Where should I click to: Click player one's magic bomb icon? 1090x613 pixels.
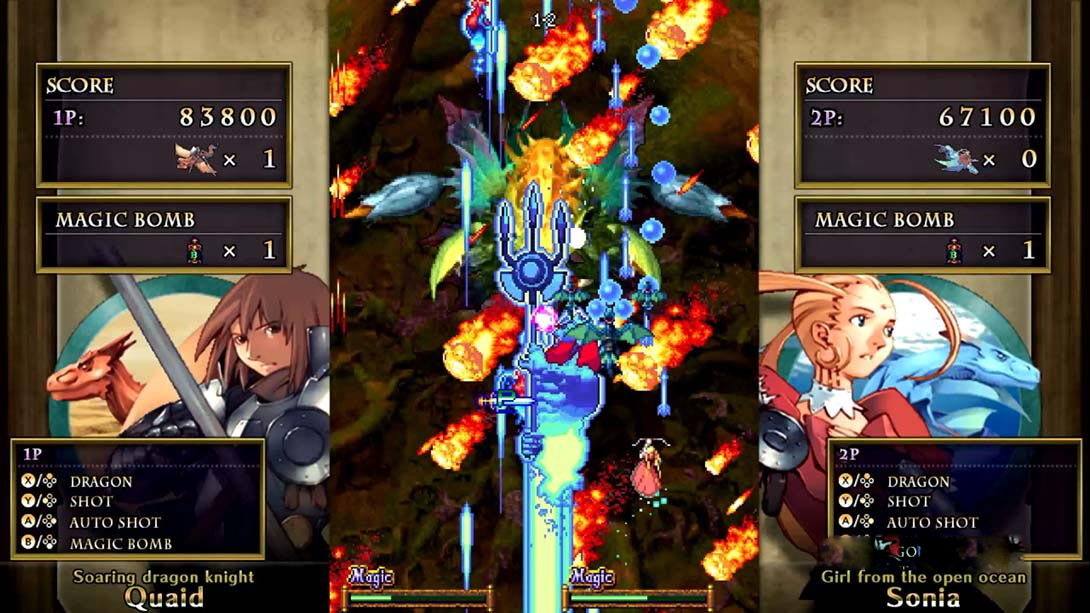pos(196,251)
